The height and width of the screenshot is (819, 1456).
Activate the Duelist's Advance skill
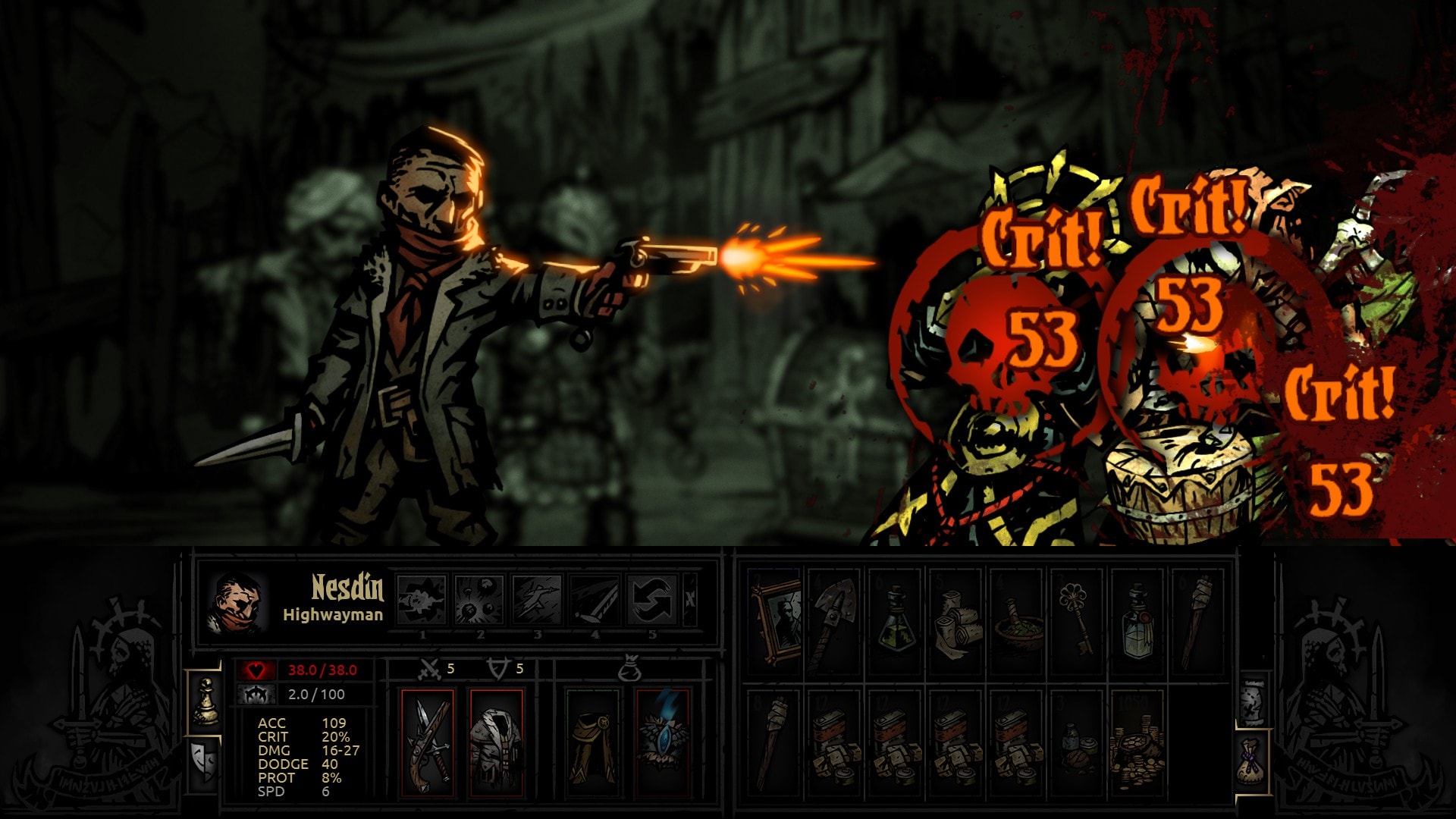537,599
